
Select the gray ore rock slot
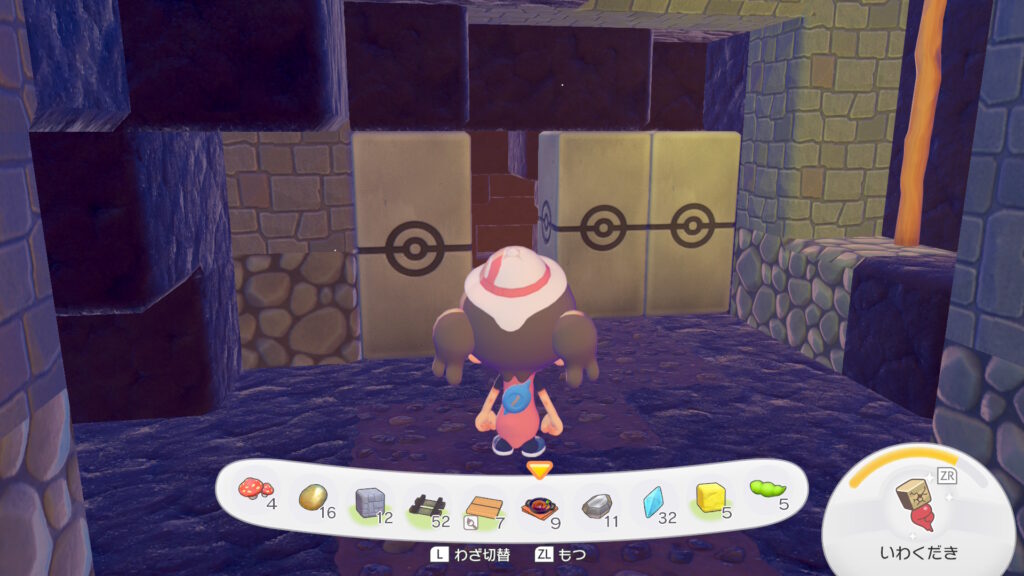click(x=597, y=503)
